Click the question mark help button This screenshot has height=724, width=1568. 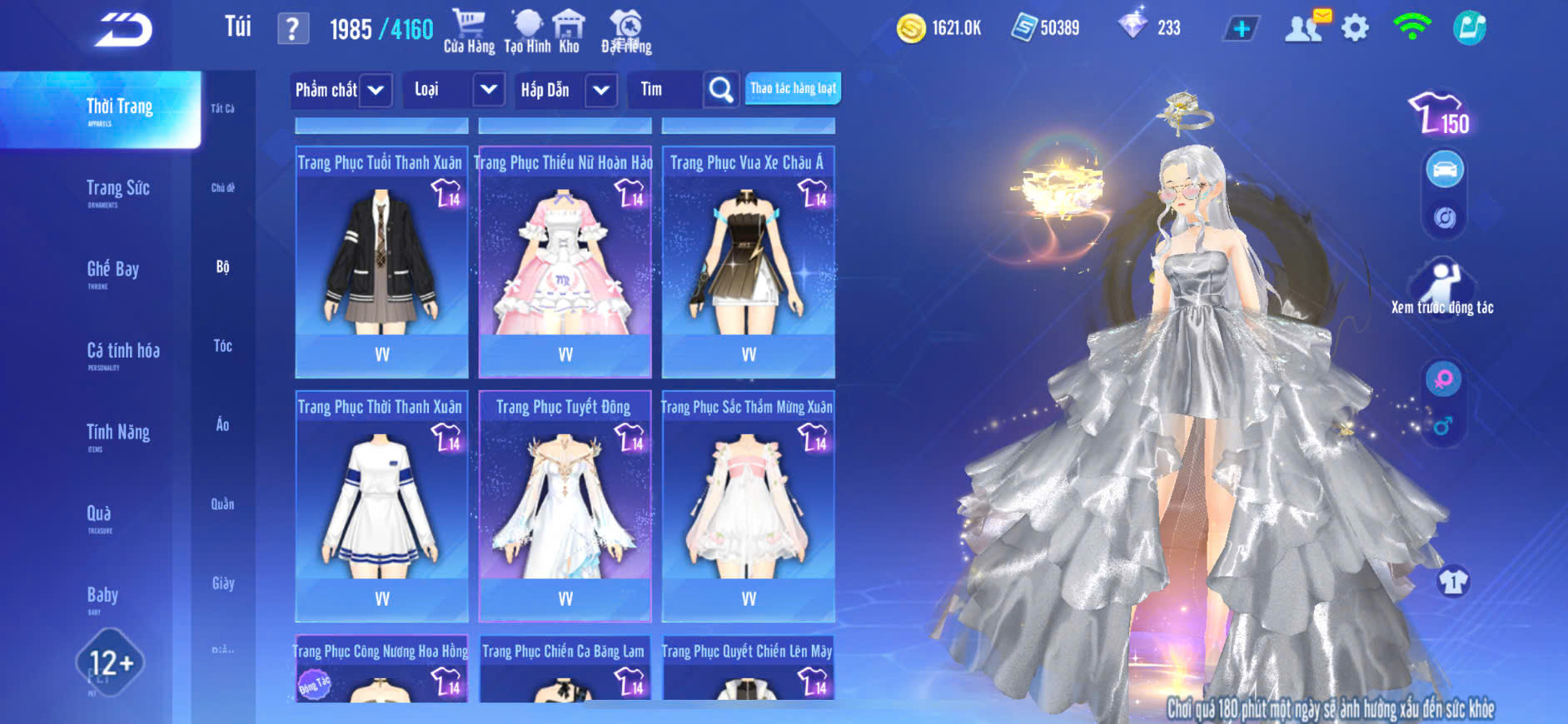(292, 29)
